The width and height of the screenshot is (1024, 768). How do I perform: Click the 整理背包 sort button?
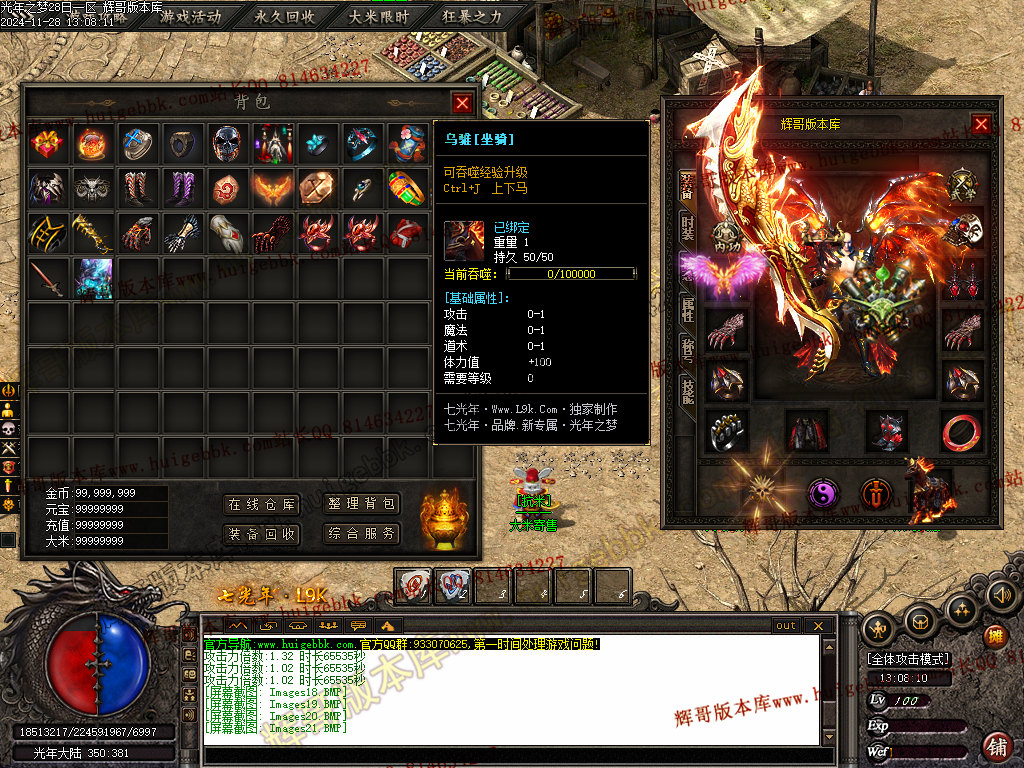361,505
